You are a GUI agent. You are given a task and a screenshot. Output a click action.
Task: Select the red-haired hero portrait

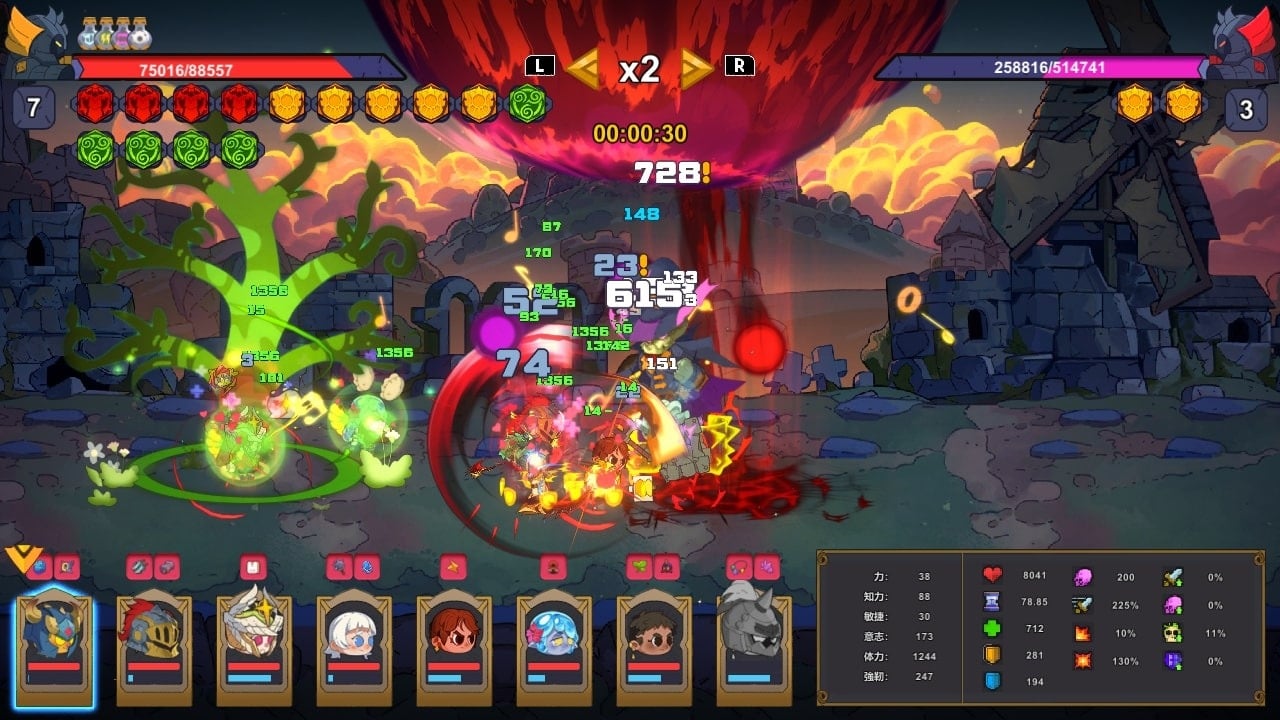453,645
